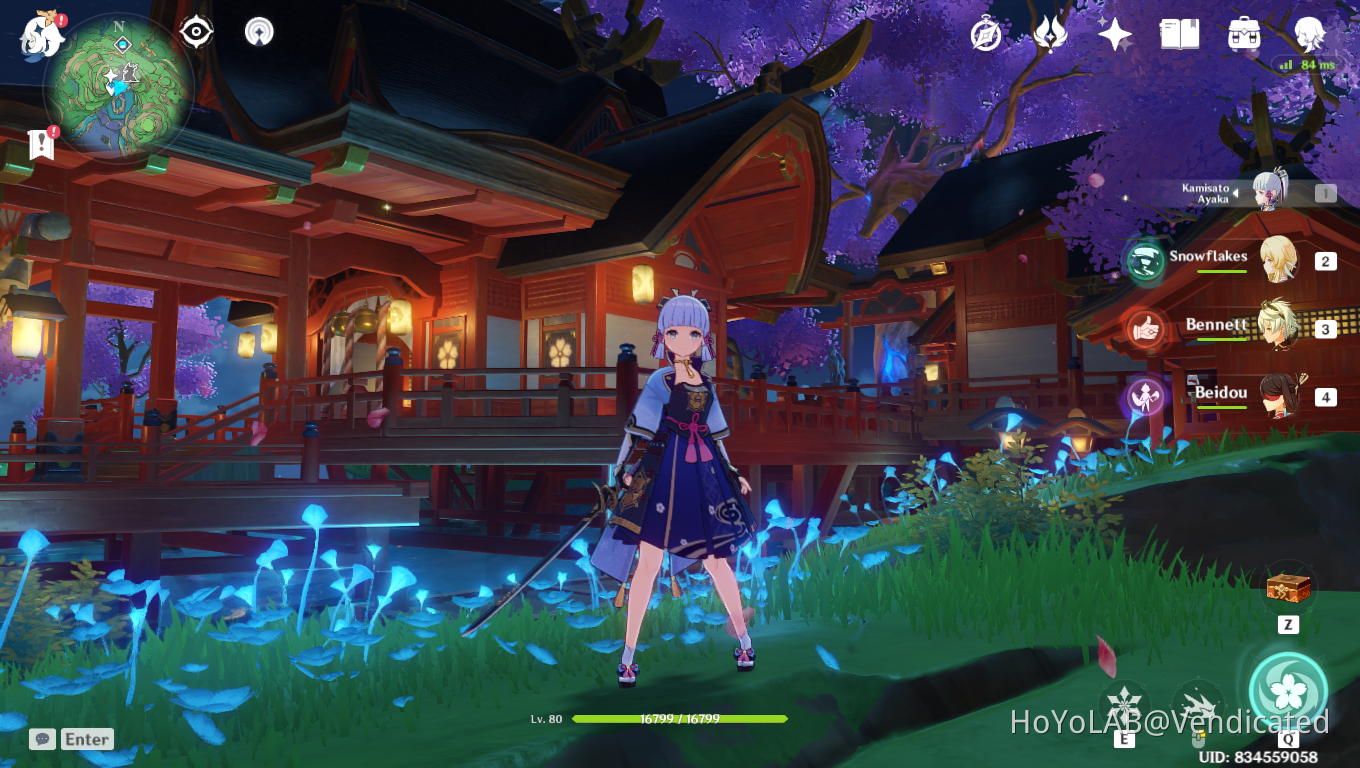The image size is (1360, 768).
Task: Open the Inventory backpack
Action: 1245,34
